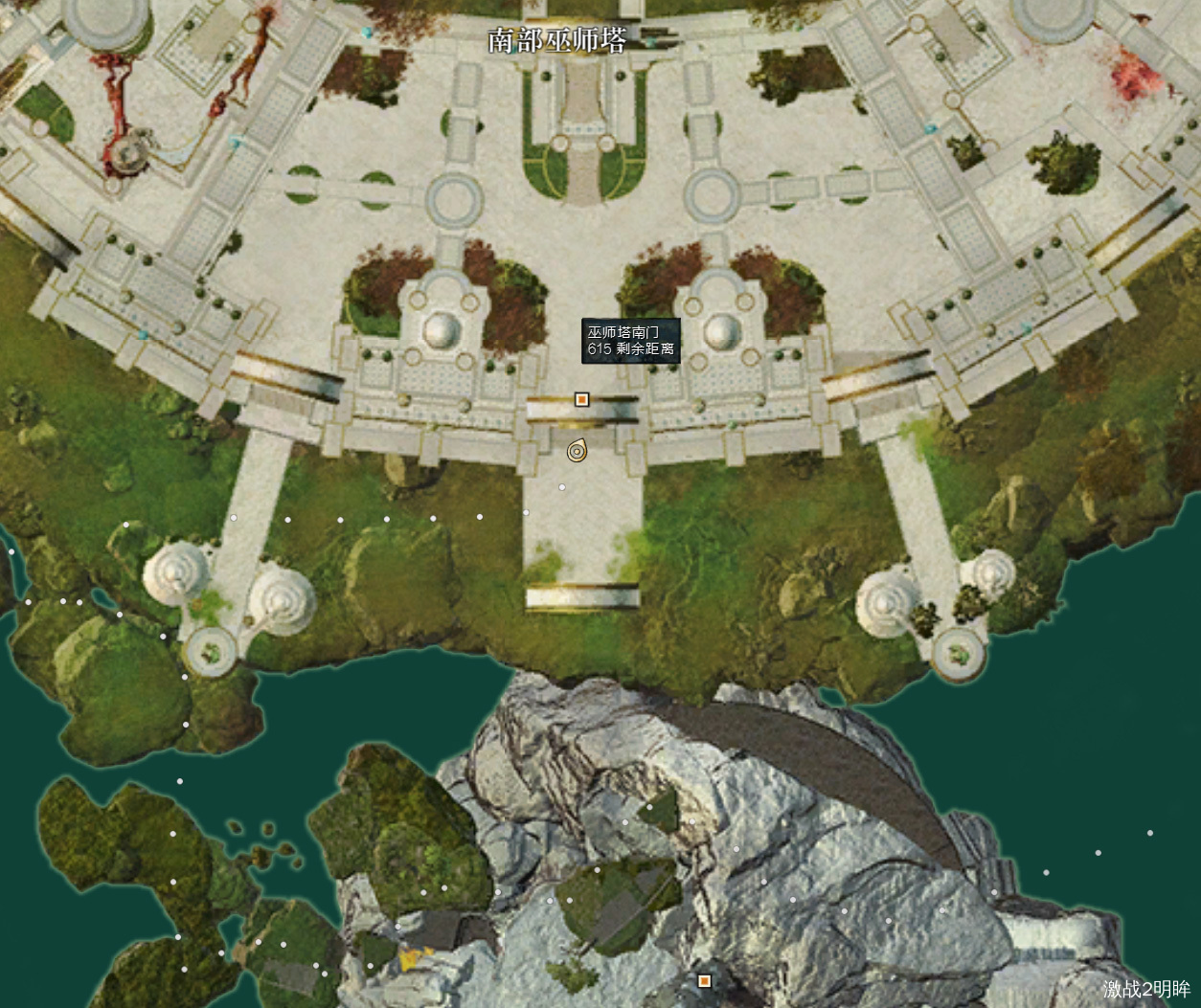1201x1008 pixels.
Task: Click the orange square marker on the rocky cliff
Action: tap(705, 980)
